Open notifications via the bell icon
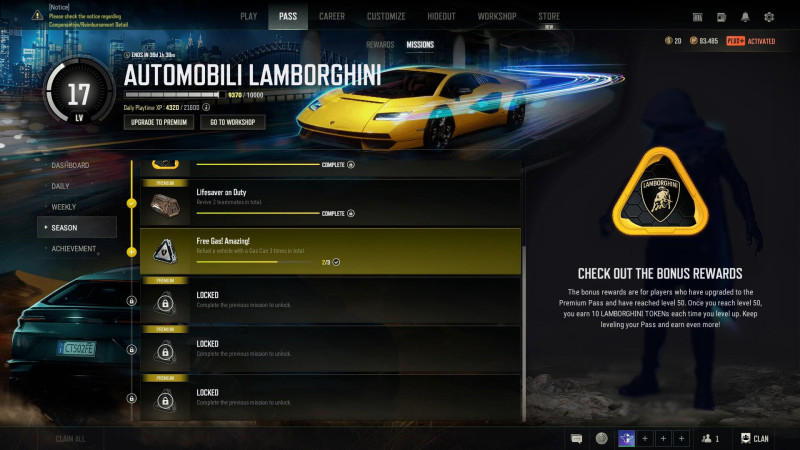The height and width of the screenshot is (450, 800). pos(745,17)
